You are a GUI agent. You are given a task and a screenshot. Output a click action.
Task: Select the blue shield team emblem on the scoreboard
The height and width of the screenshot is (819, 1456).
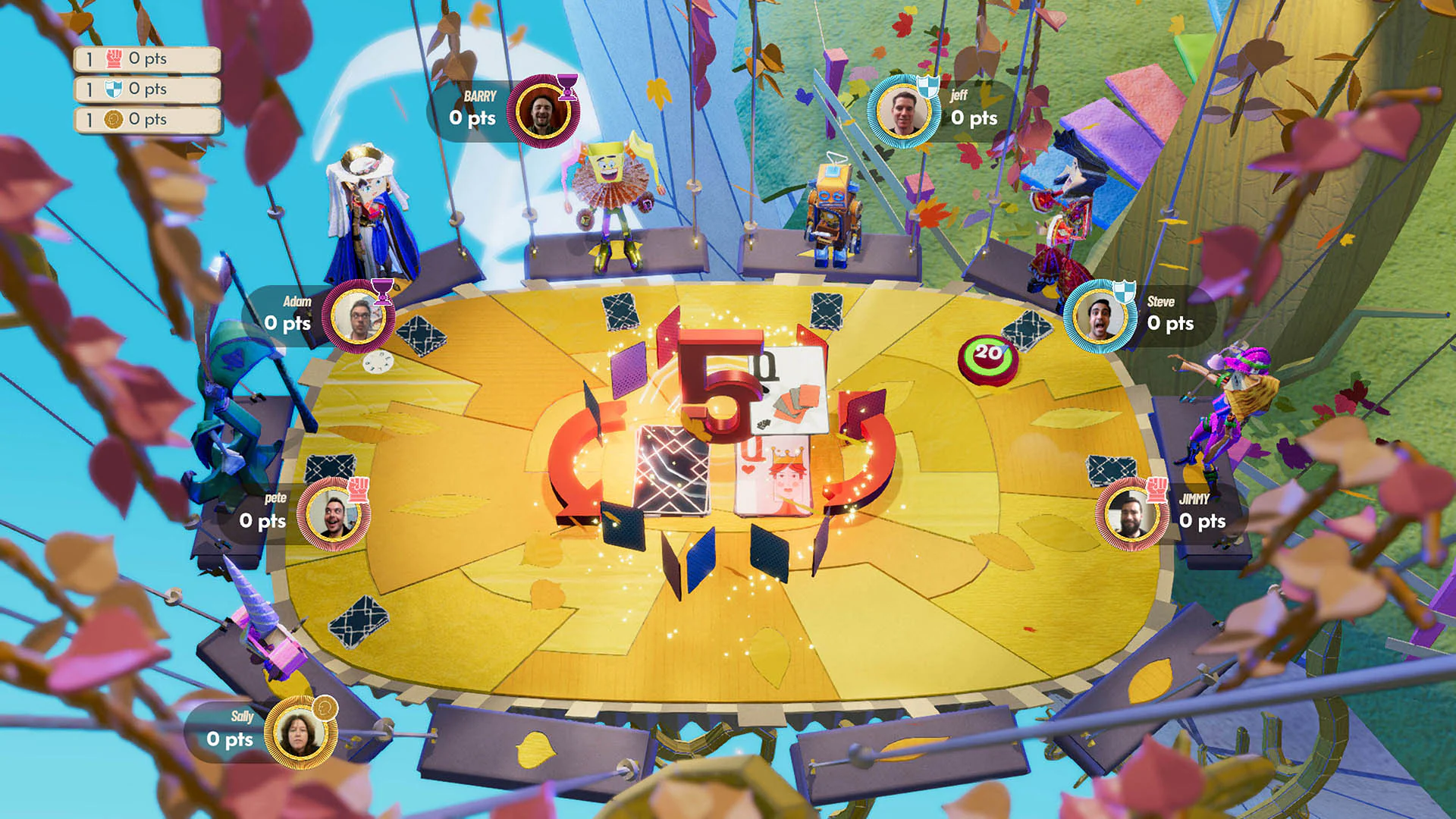point(114,88)
